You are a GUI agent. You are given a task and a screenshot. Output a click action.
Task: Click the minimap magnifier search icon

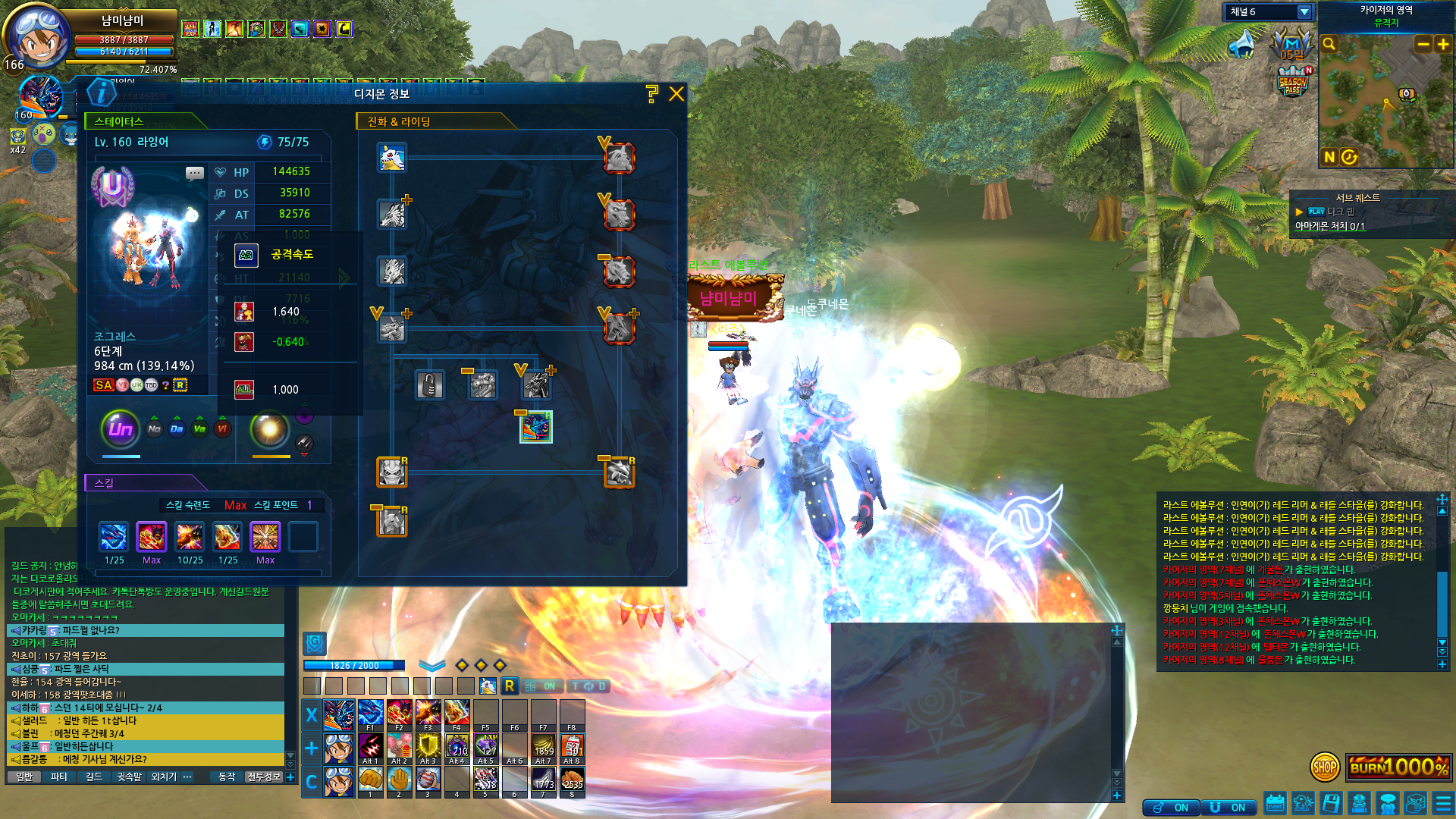tap(1329, 45)
